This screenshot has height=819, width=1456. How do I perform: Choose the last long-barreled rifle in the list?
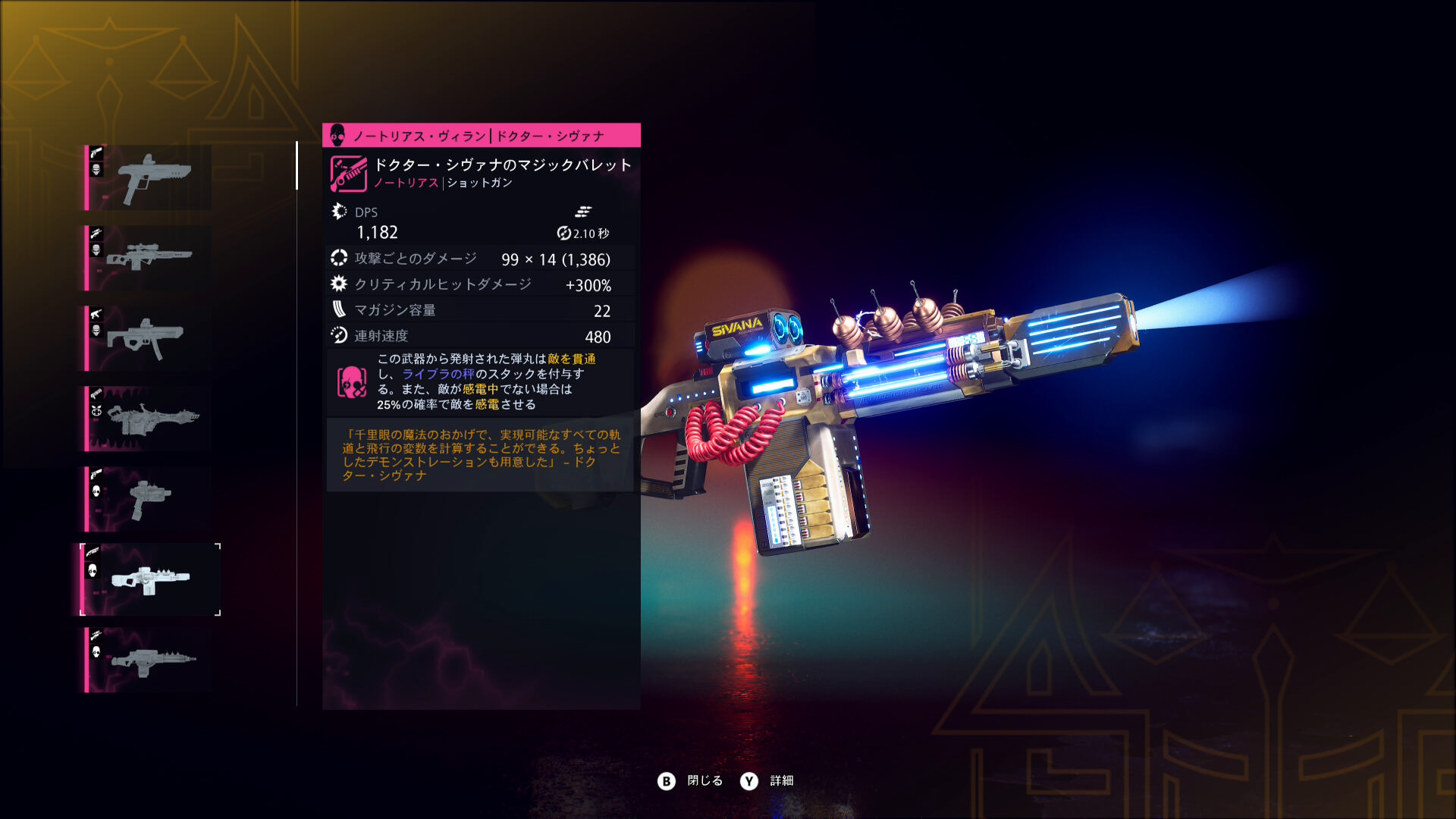tap(149, 660)
